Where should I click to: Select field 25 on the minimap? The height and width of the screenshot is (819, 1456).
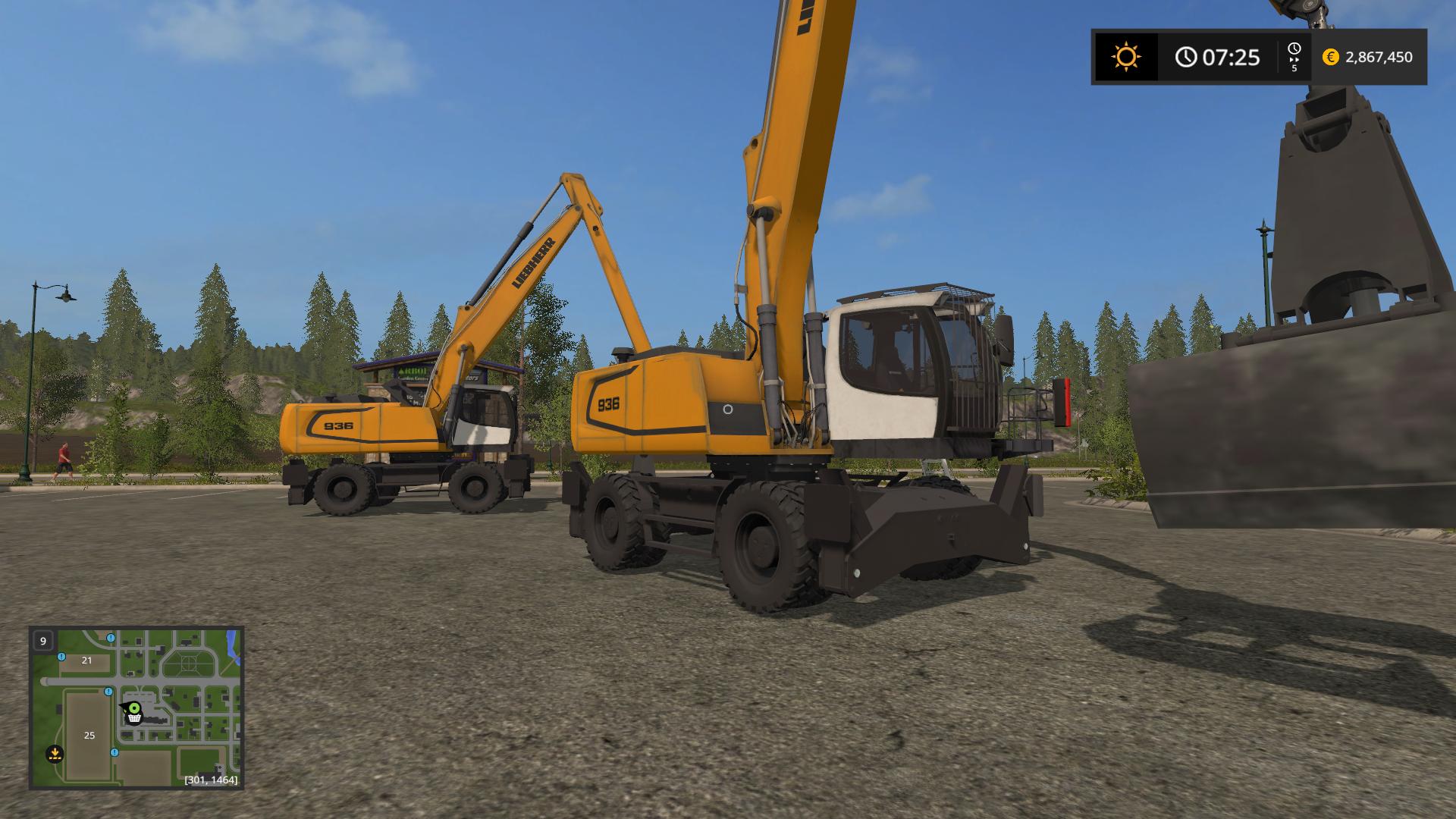89,736
